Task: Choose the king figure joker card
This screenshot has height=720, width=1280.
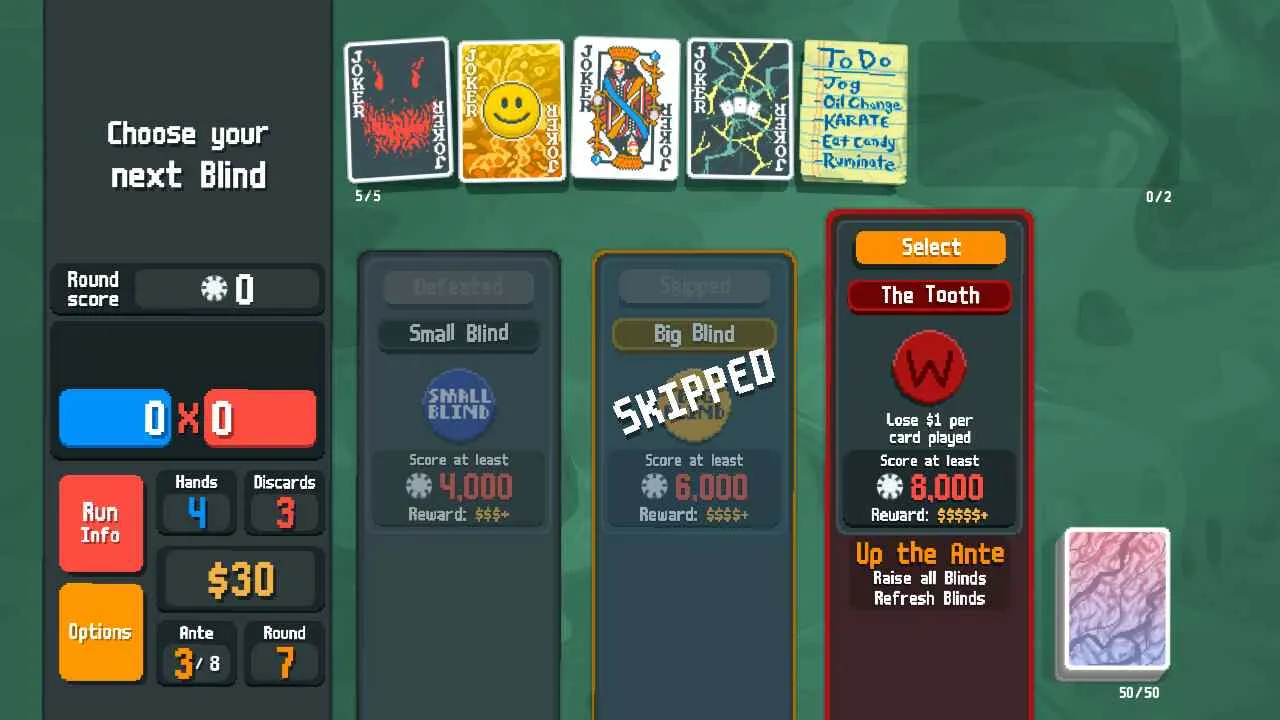Action: coord(626,108)
